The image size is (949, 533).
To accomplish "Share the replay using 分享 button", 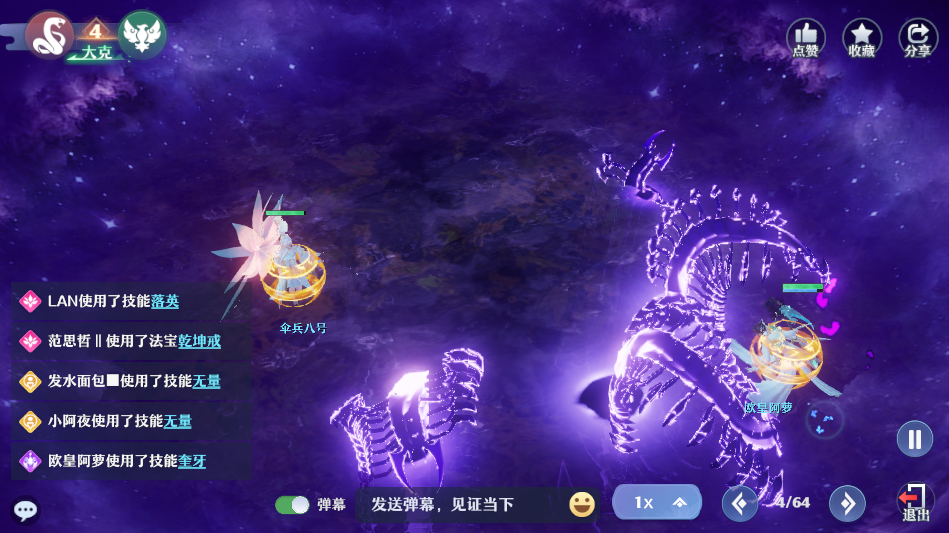I will click(918, 38).
